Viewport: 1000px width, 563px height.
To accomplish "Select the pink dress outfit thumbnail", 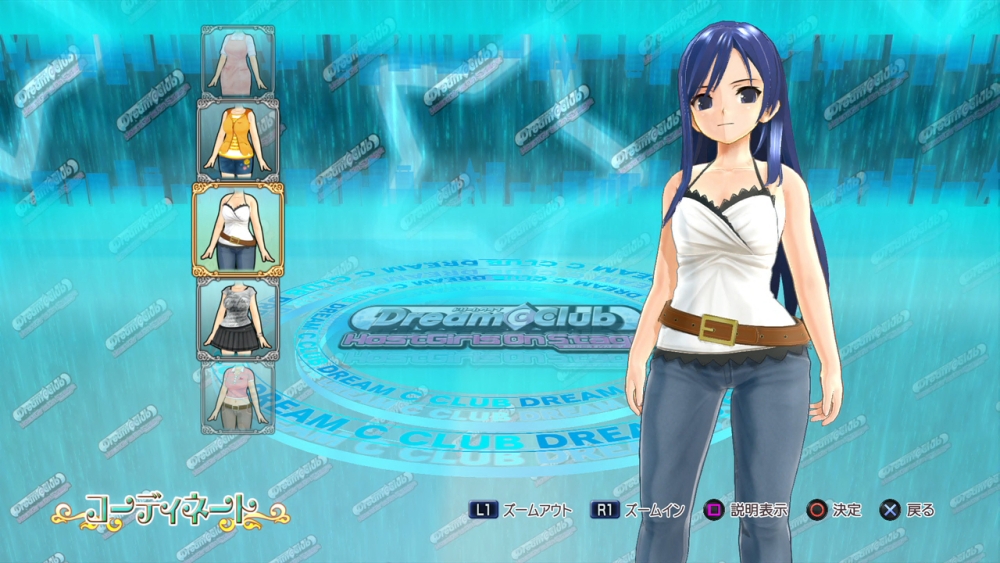I will click(x=238, y=61).
